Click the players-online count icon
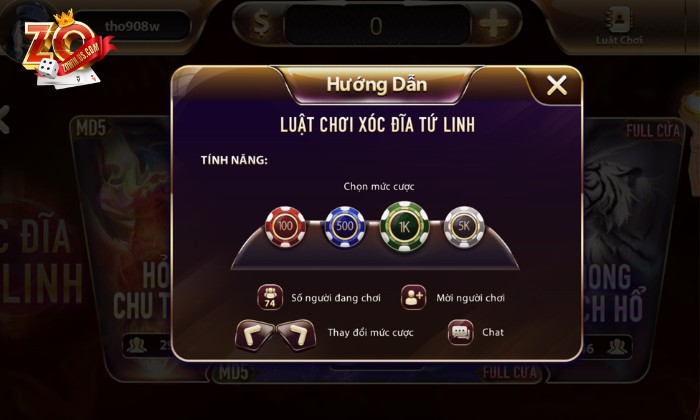 [270, 297]
